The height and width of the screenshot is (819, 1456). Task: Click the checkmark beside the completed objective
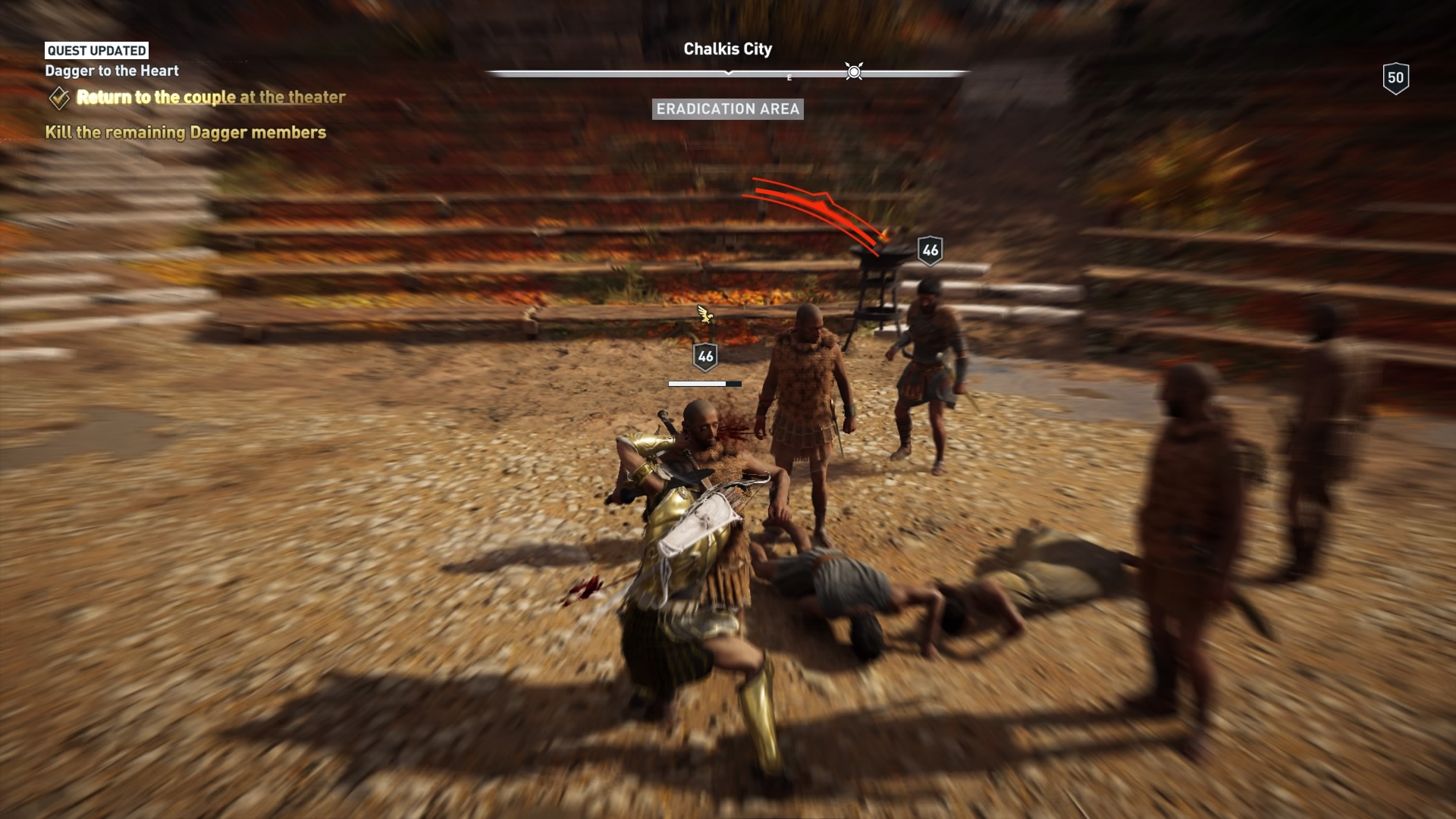58,96
